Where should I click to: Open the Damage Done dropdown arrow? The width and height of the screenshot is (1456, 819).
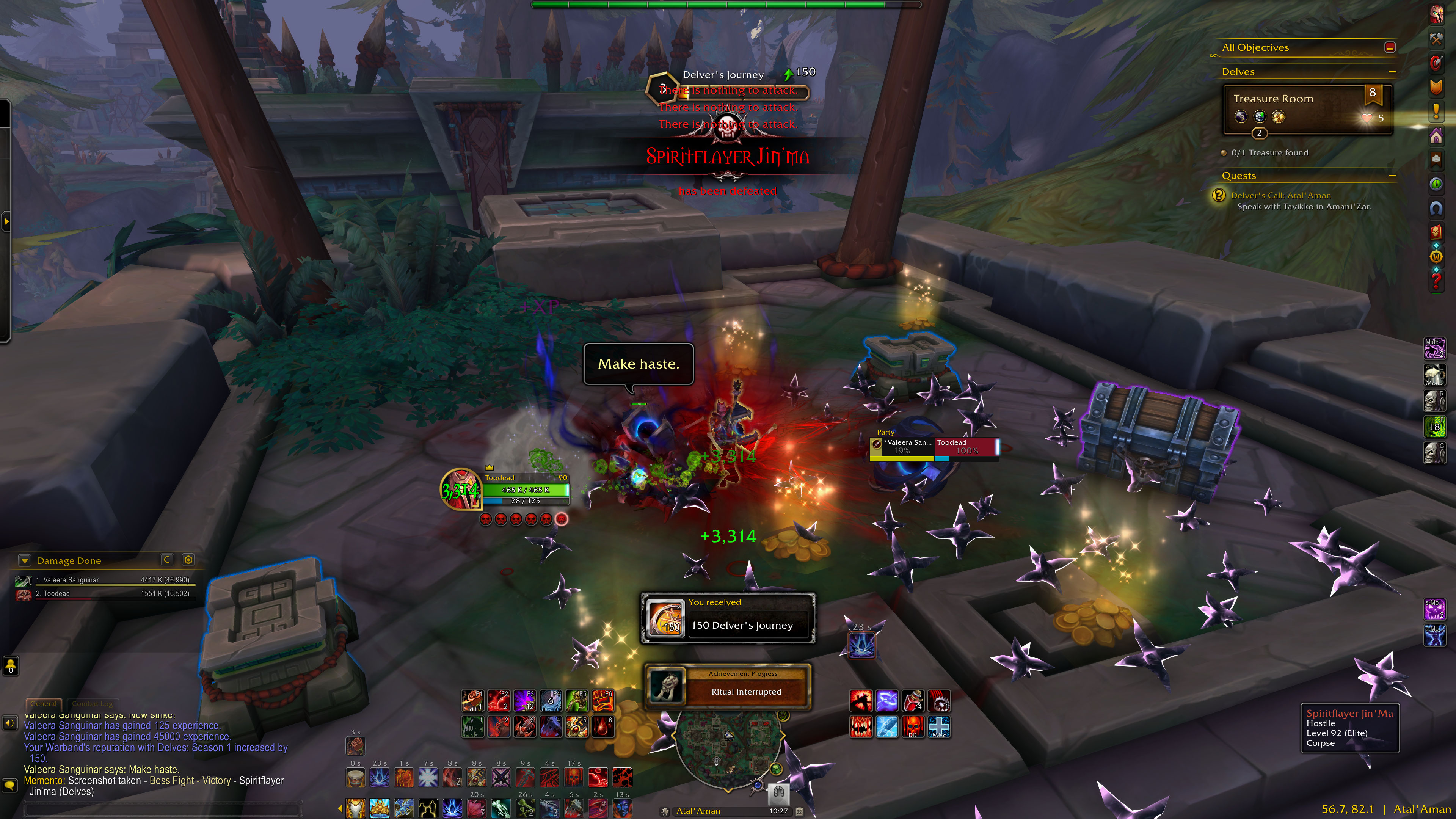click(24, 560)
